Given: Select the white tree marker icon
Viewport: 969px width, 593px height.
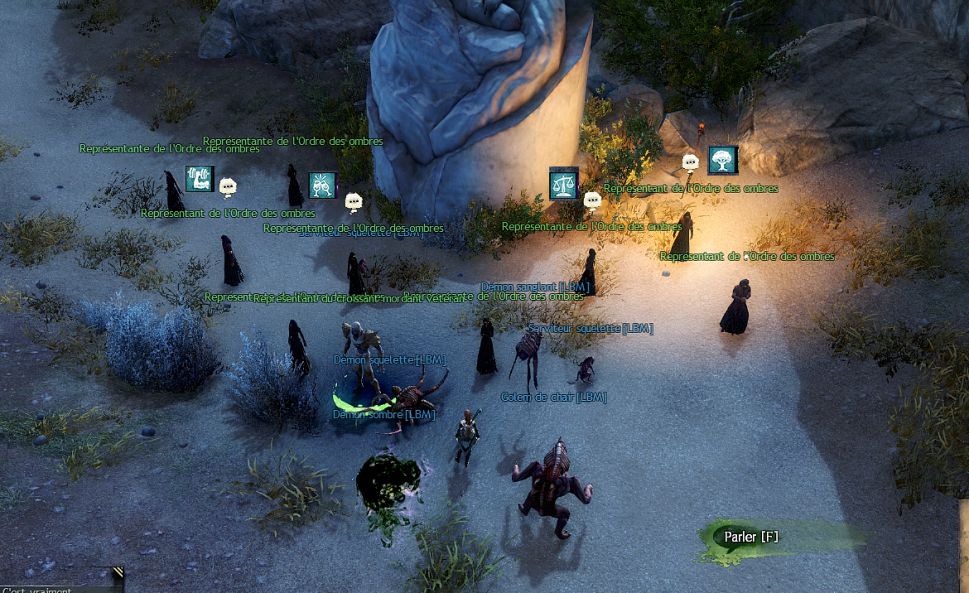Looking at the screenshot, I should [722, 160].
